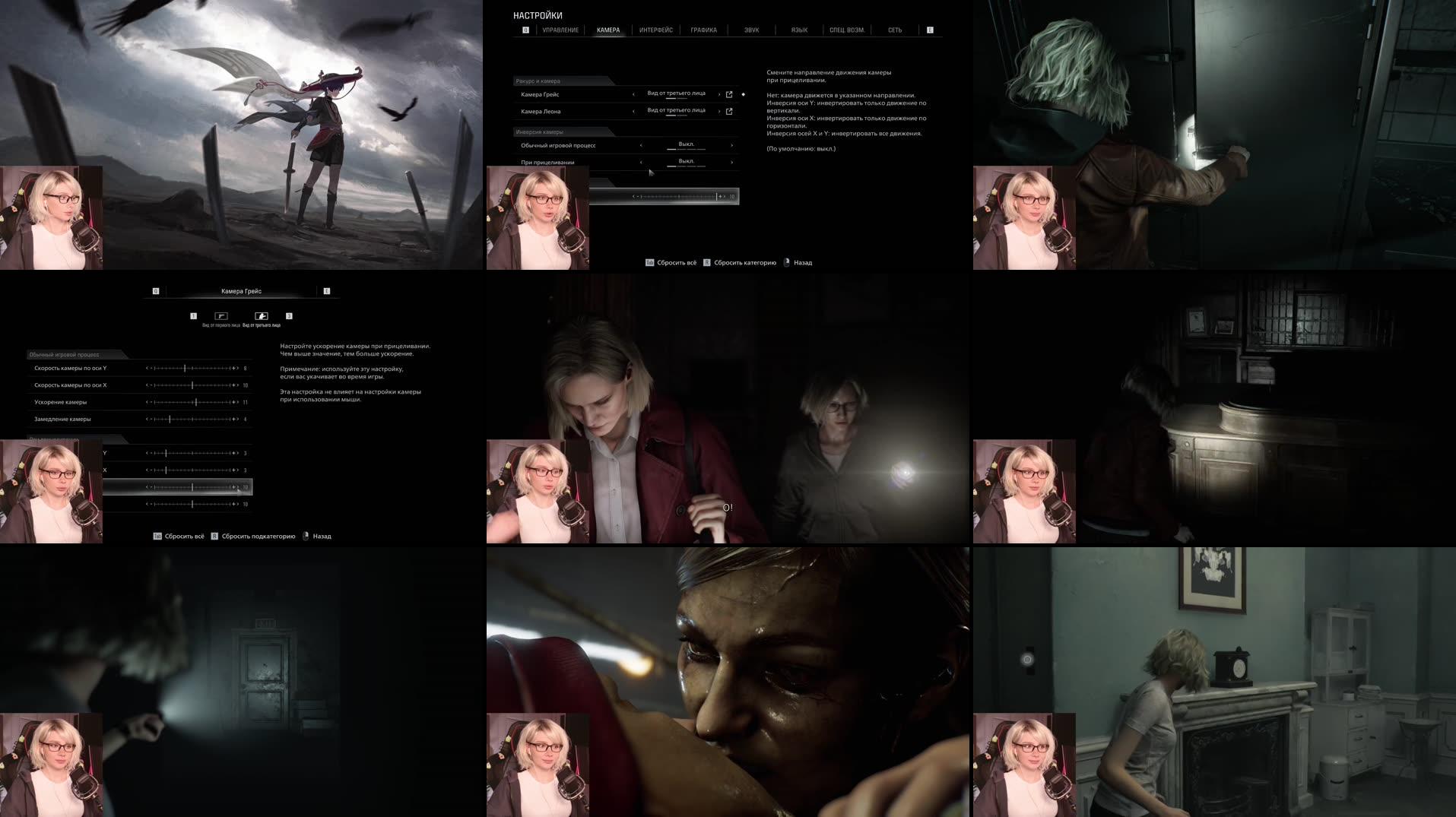
Task: Switch to the ГРАФИКА tab
Action: tap(703, 30)
